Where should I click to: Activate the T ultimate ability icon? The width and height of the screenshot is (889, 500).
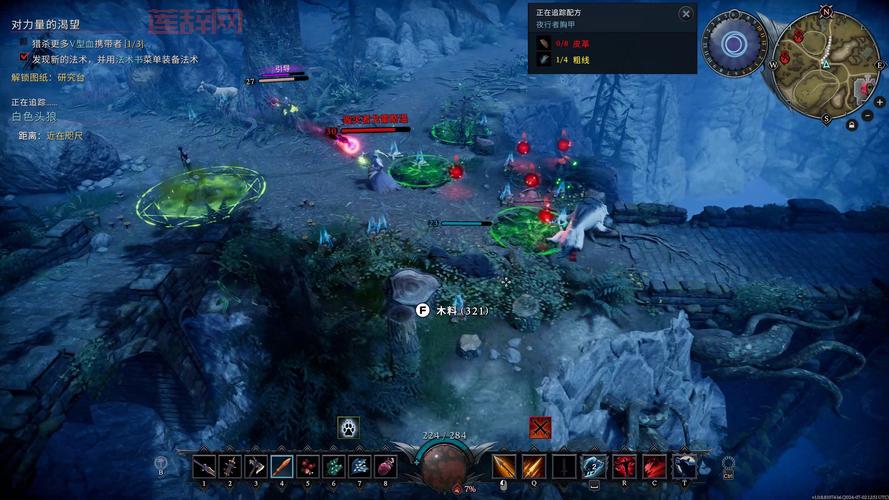[685, 466]
